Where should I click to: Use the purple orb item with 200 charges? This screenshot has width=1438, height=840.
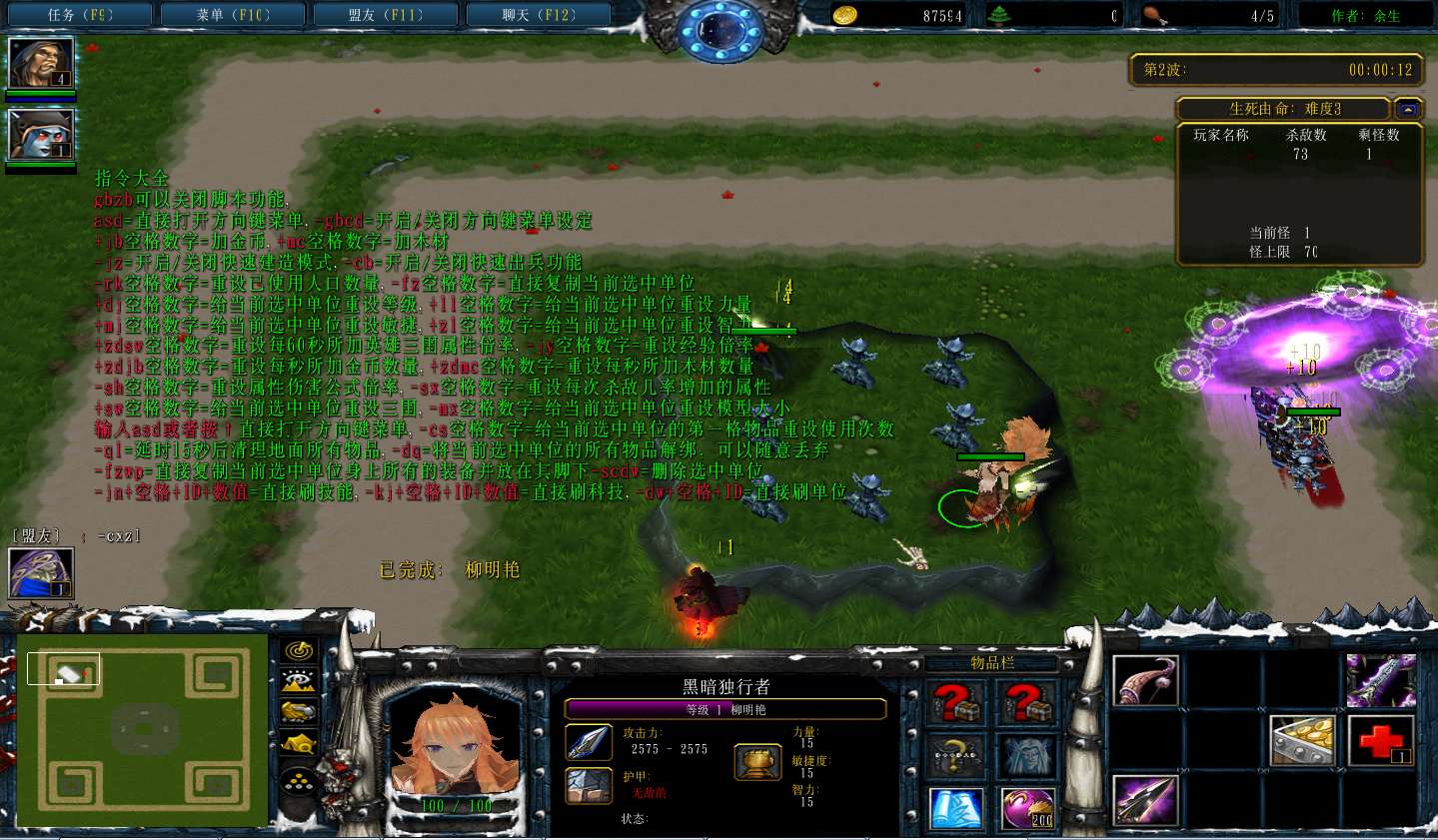[x=1027, y=809]
